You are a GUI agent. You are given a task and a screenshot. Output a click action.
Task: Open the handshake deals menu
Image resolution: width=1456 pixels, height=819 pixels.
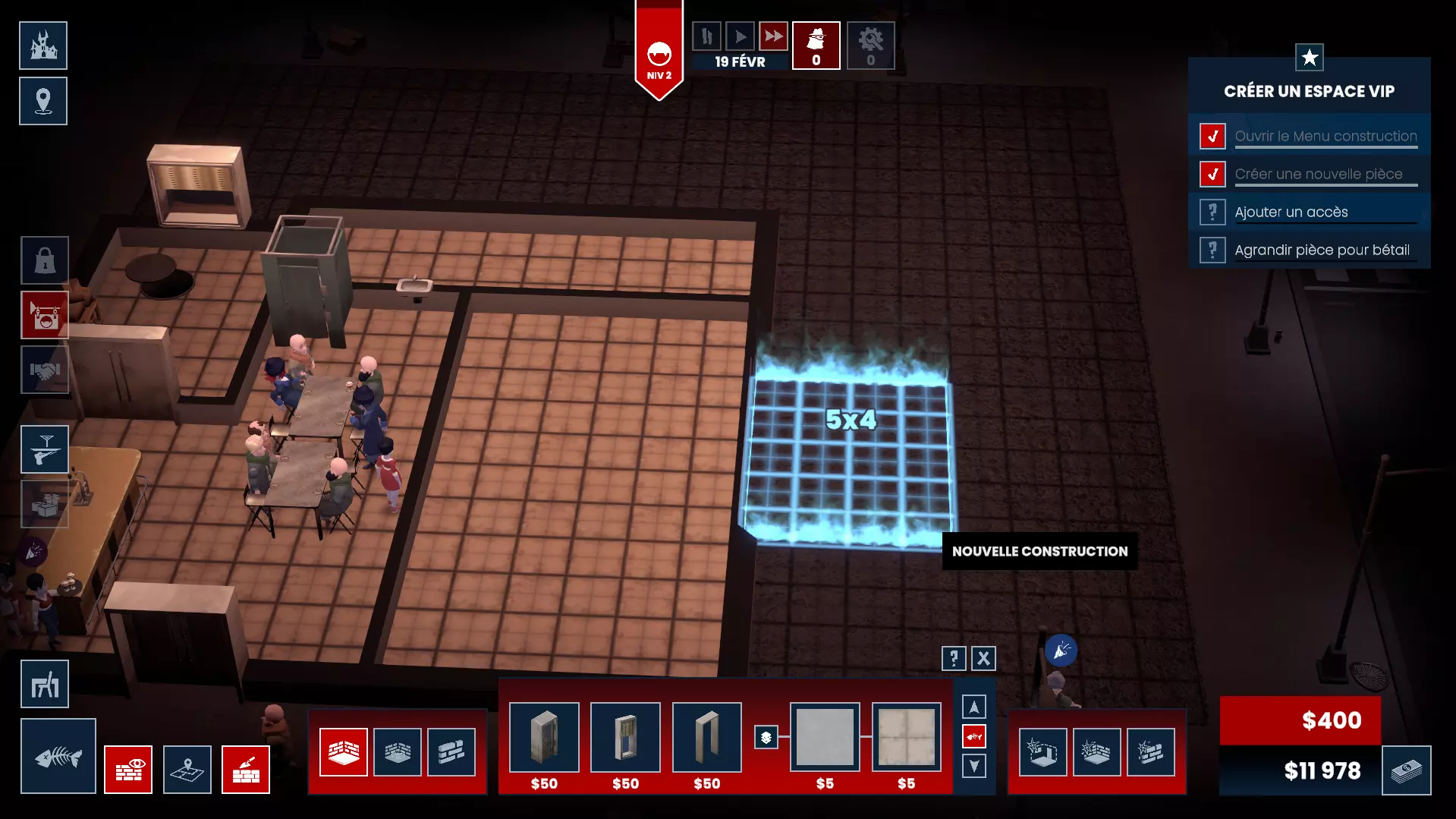pos(45,370)
